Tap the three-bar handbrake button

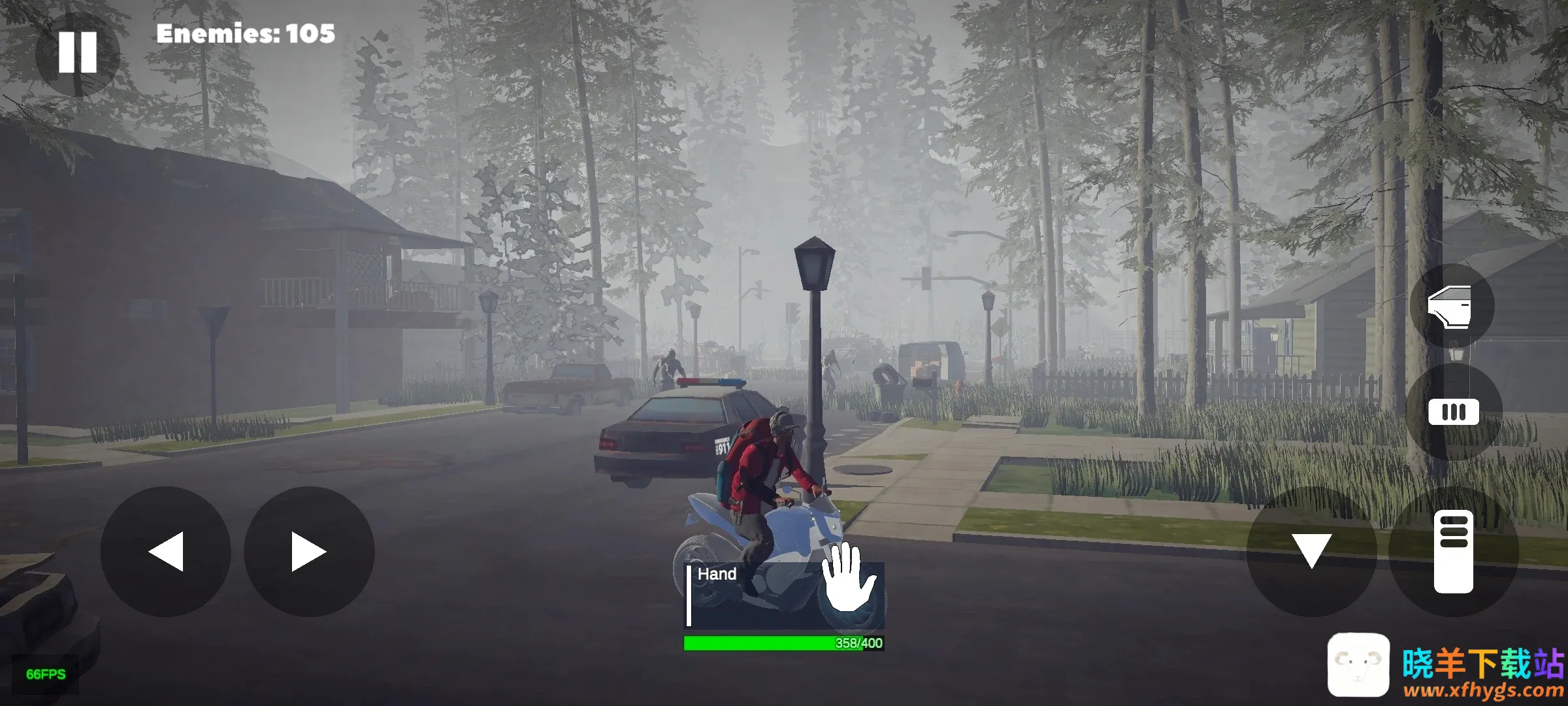pyautogui.click(x=1454, y=412)
